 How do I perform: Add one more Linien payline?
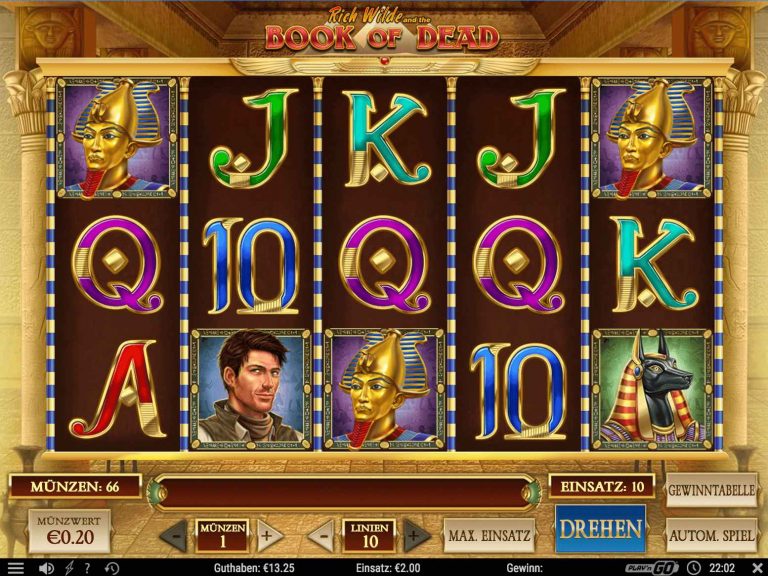click(415, 535)
